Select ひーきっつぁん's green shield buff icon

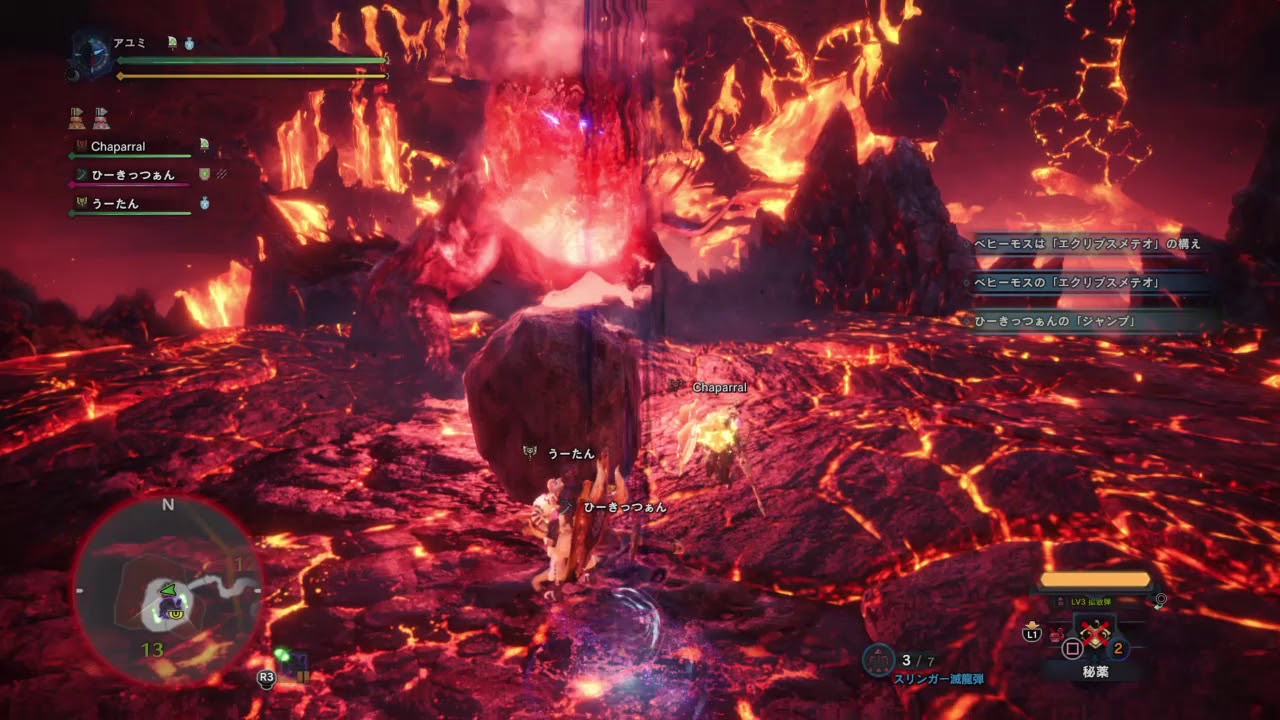(x=204, y=175)
